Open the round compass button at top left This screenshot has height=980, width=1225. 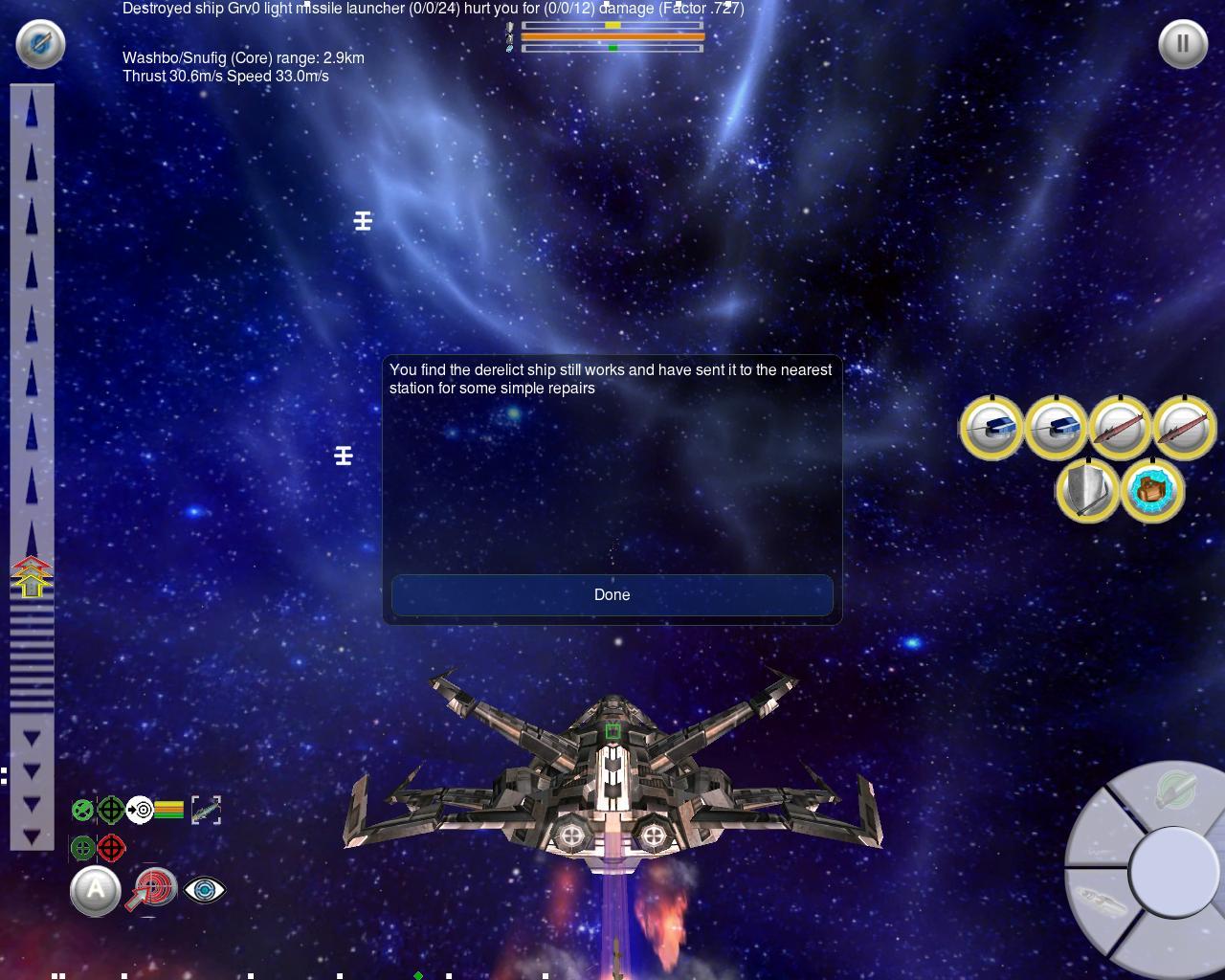40,44
